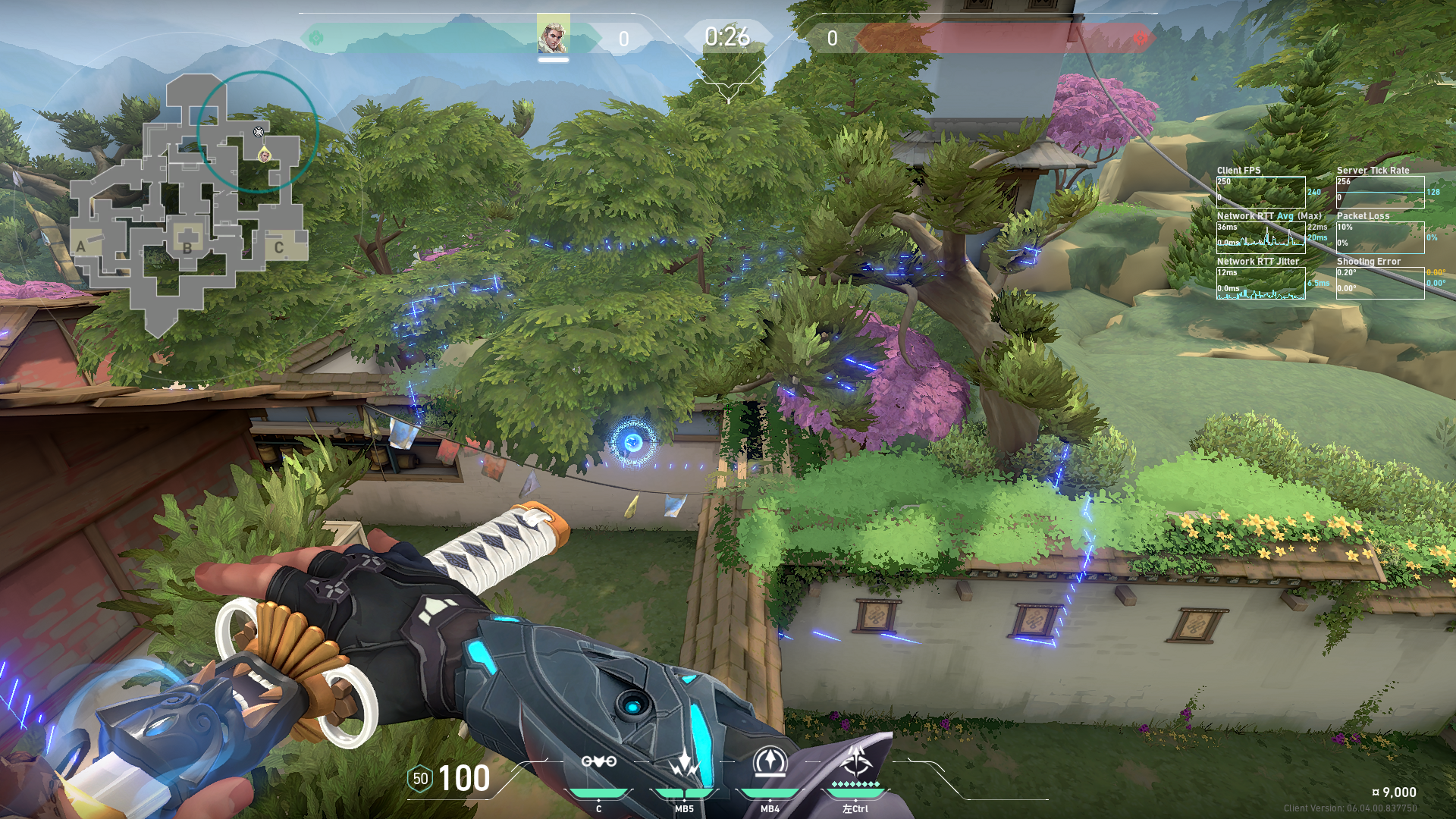This screenshot has height=819, width=1456.
Task: Select the Blindside flash ability icon
Action: coord(684,762)
